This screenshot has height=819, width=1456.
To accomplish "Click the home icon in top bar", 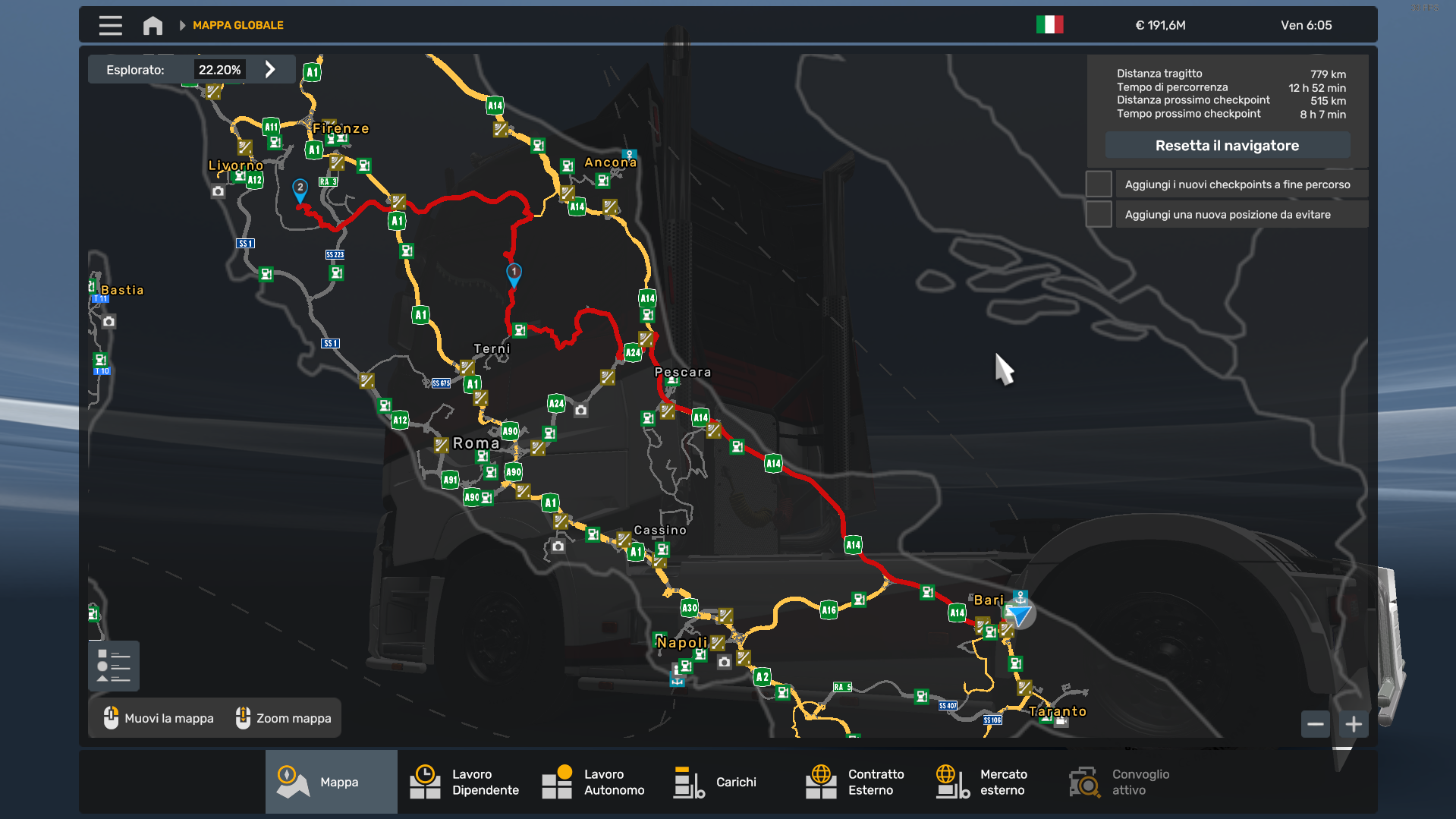I will pyautogui.click(x=152, y=24).
